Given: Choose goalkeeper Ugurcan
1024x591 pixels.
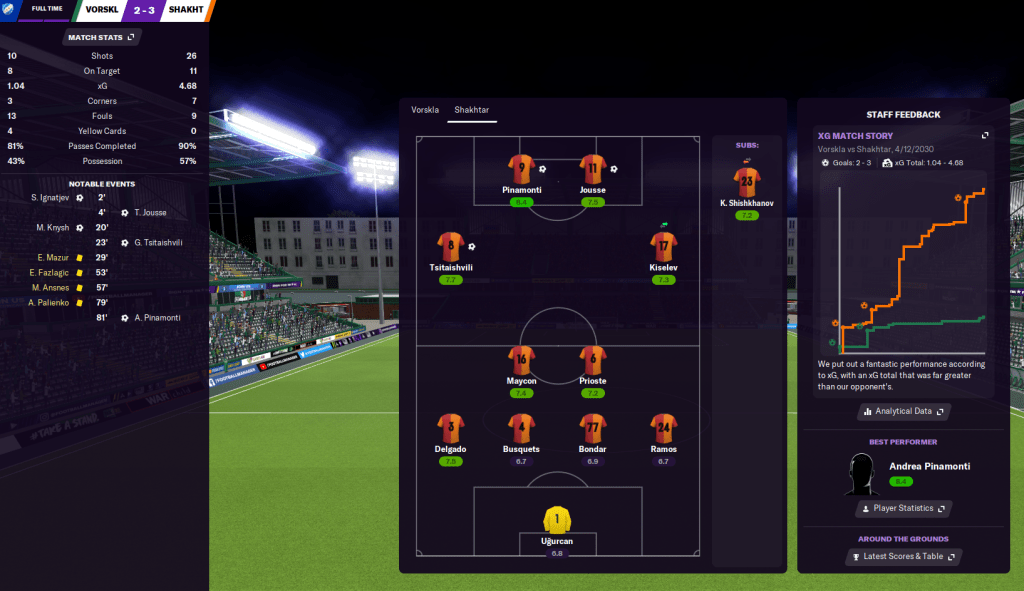Looking at the screenshot, I should pyautogui.click(x=557, y=520).
